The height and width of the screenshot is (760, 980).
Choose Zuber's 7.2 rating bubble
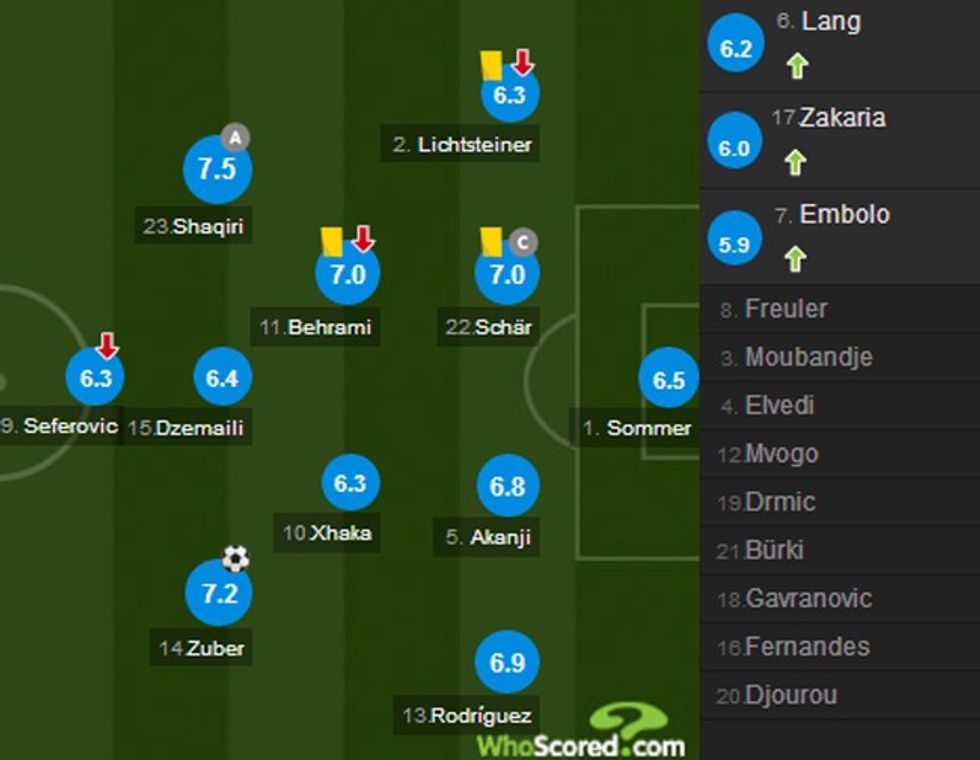(219, 594)
